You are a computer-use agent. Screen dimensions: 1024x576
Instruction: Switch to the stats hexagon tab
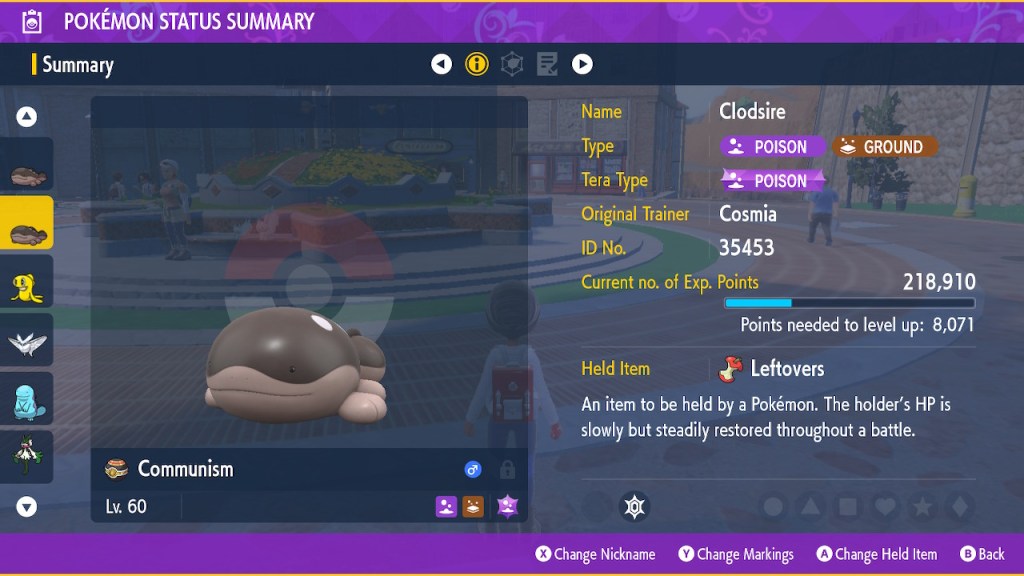pyautogui.click(x=512, y=65)
